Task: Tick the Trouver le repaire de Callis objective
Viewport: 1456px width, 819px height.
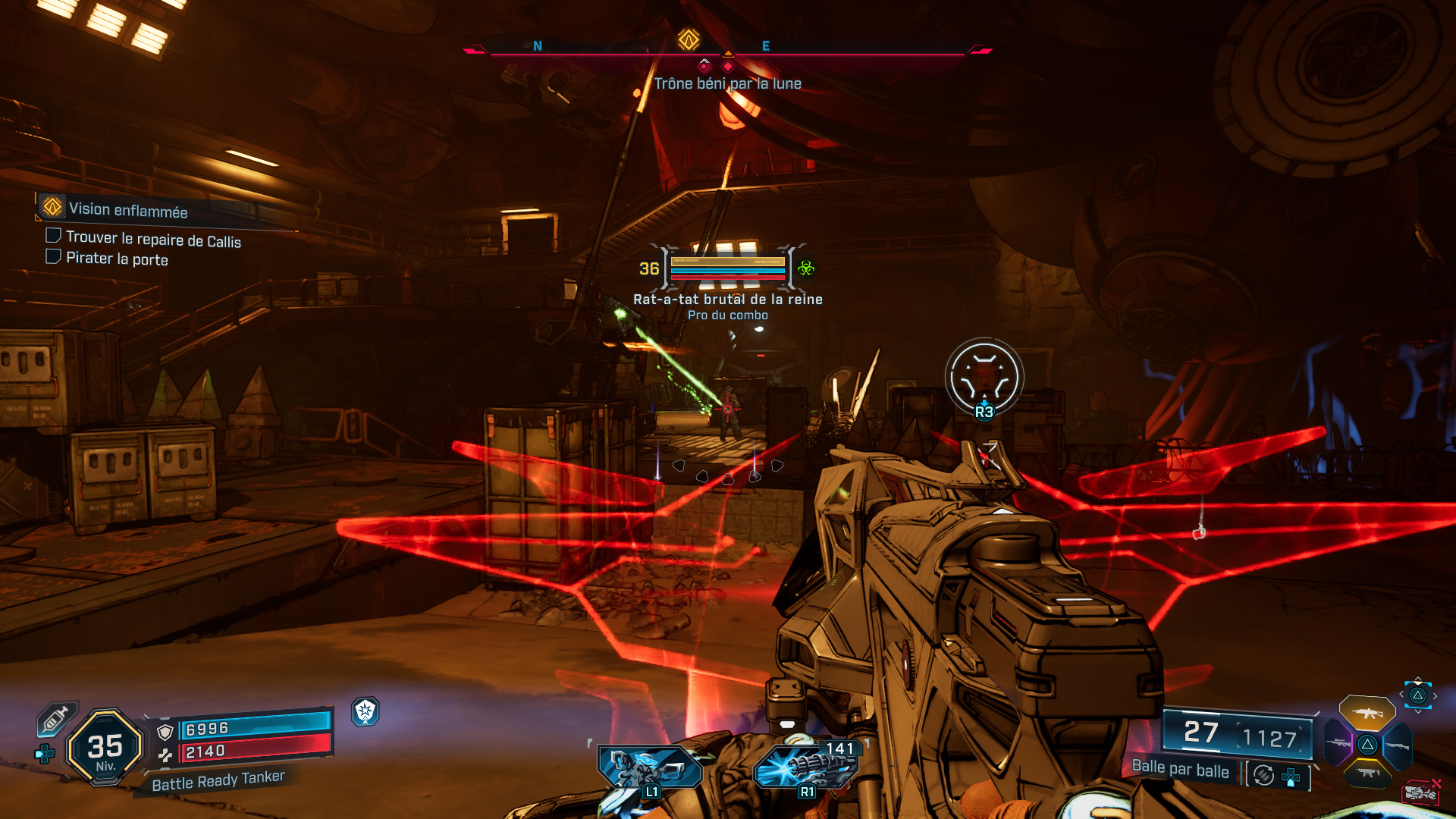Action: pos(54,236)
